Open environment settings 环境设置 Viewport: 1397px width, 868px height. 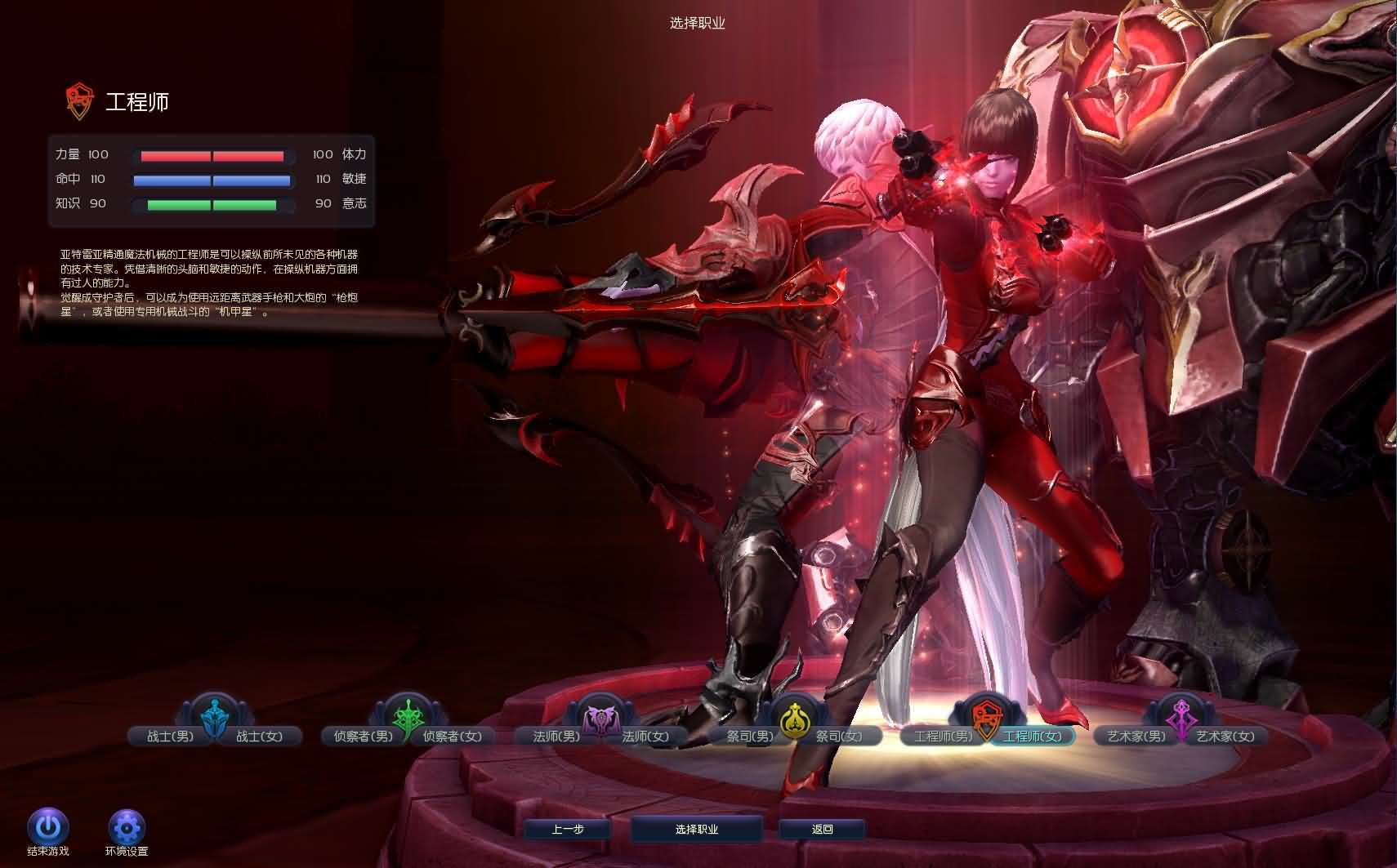pos(127,829)
